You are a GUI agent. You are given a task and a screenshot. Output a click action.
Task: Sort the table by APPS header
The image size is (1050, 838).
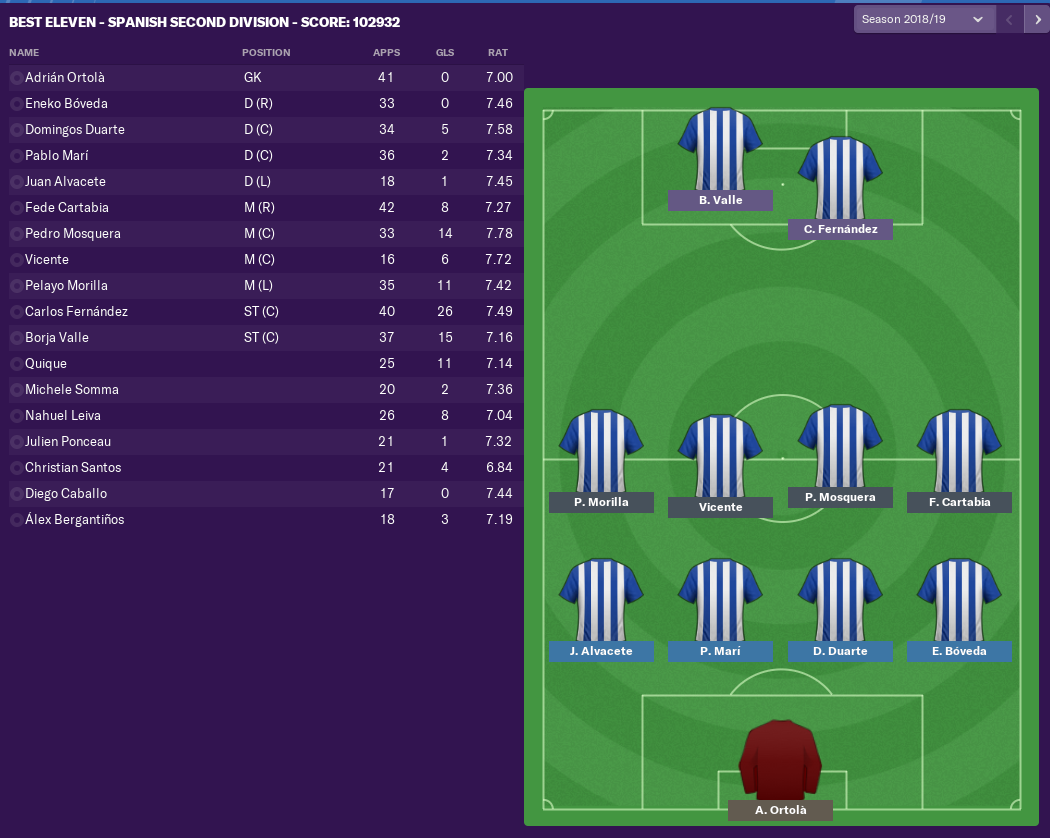tap(386, 52)
